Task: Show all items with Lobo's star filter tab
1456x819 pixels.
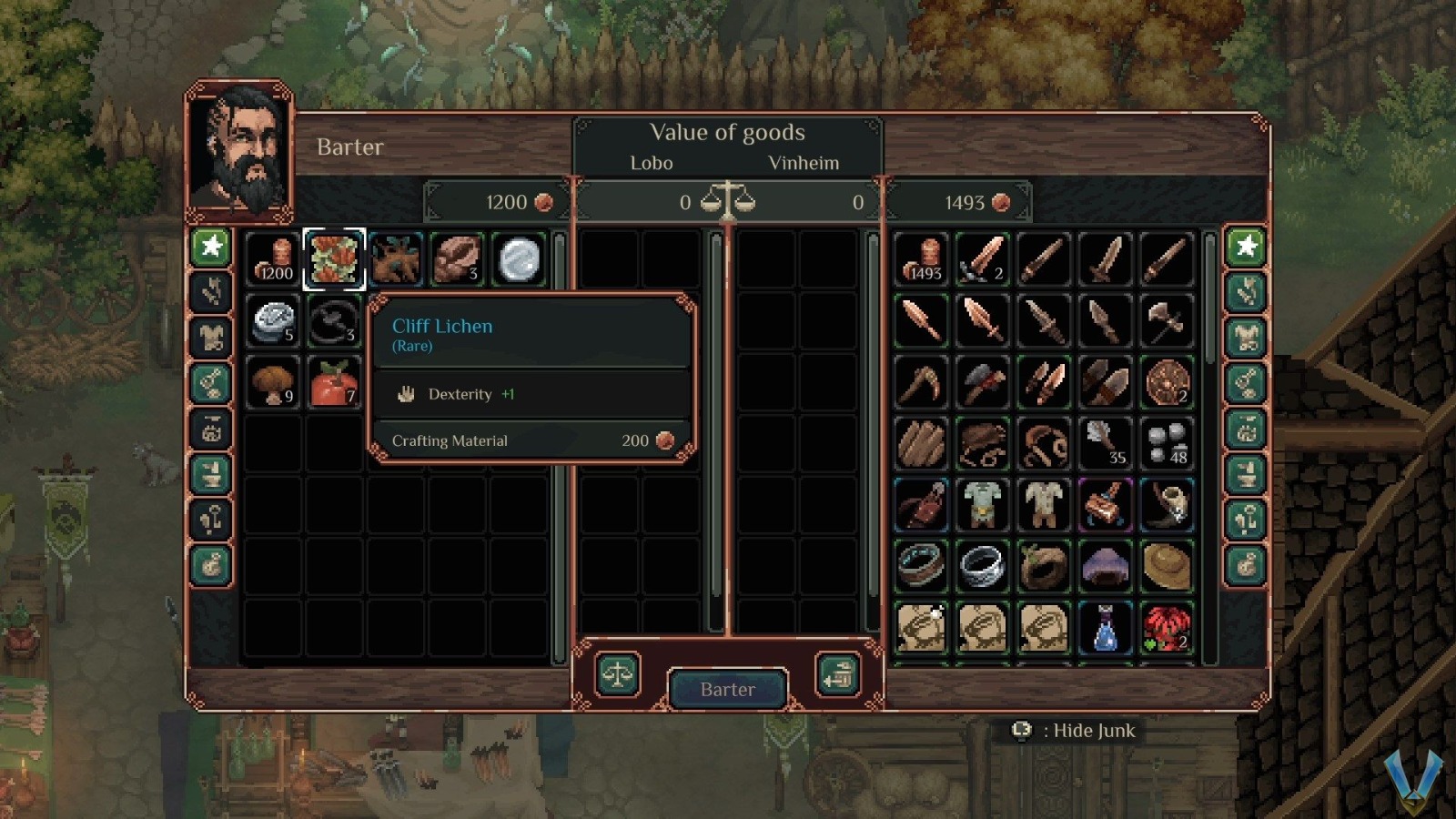Action: click(211, 246)
